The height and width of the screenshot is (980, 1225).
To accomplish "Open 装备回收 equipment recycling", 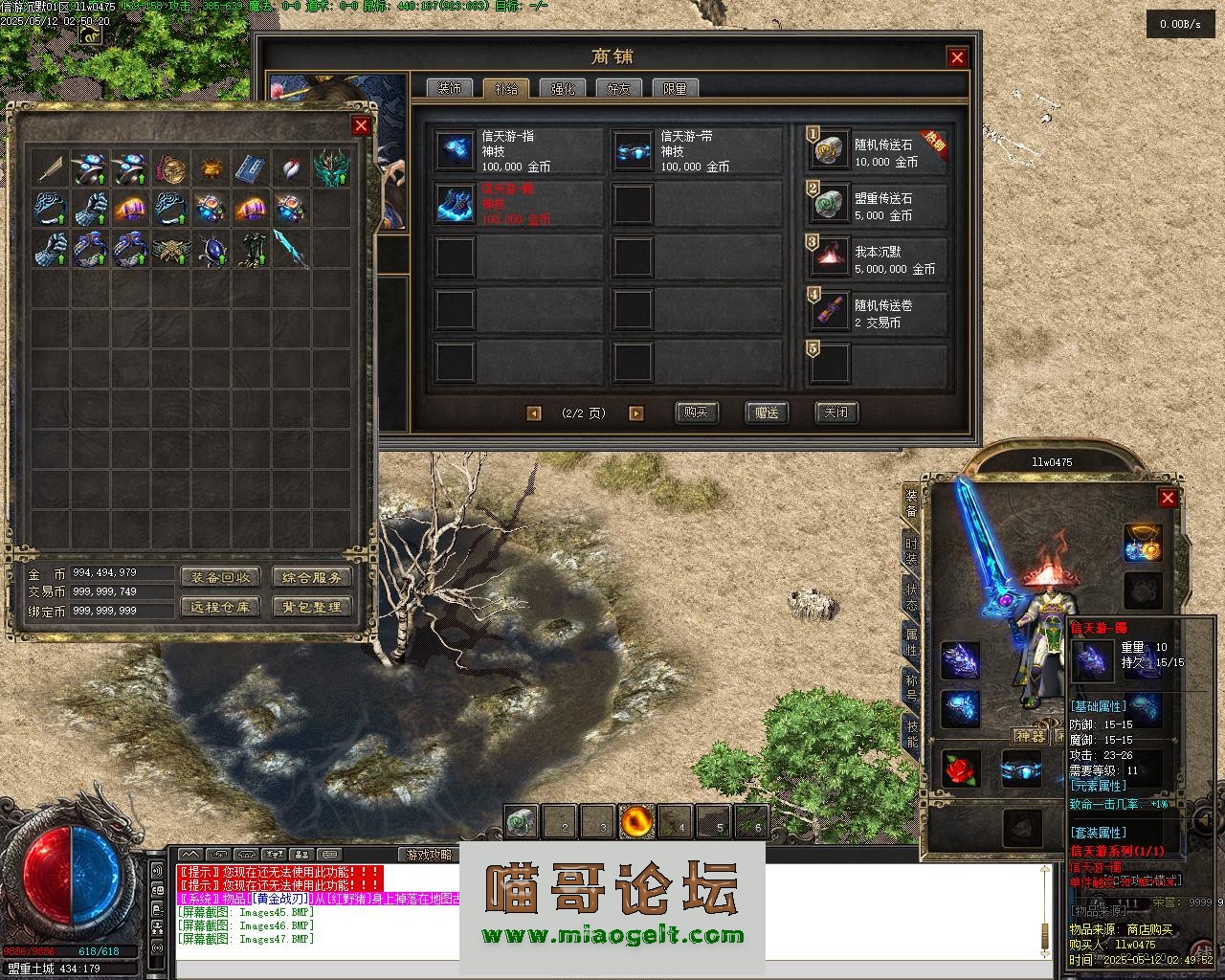I will pyautogui.click(x=219, y=577).
